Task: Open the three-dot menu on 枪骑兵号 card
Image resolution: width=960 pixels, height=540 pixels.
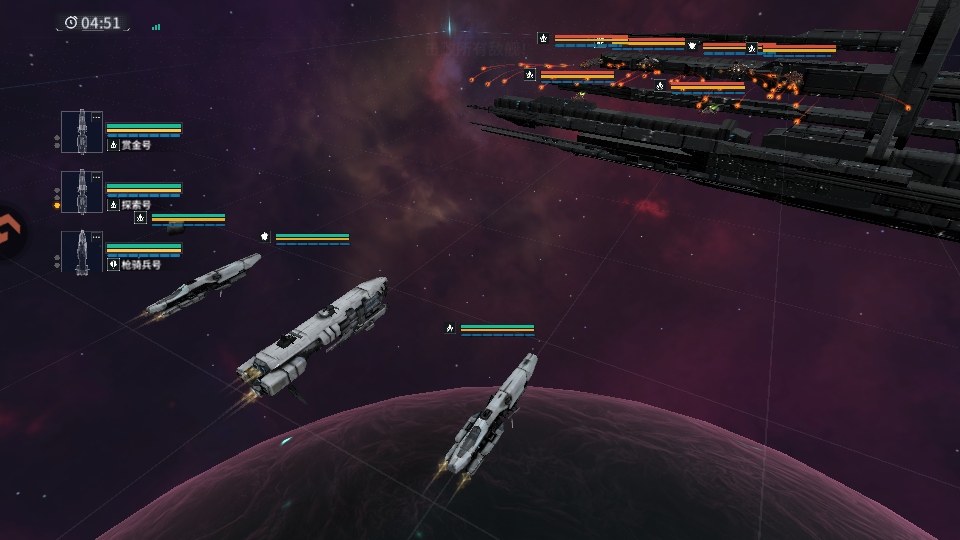Action: coord(96,238)
